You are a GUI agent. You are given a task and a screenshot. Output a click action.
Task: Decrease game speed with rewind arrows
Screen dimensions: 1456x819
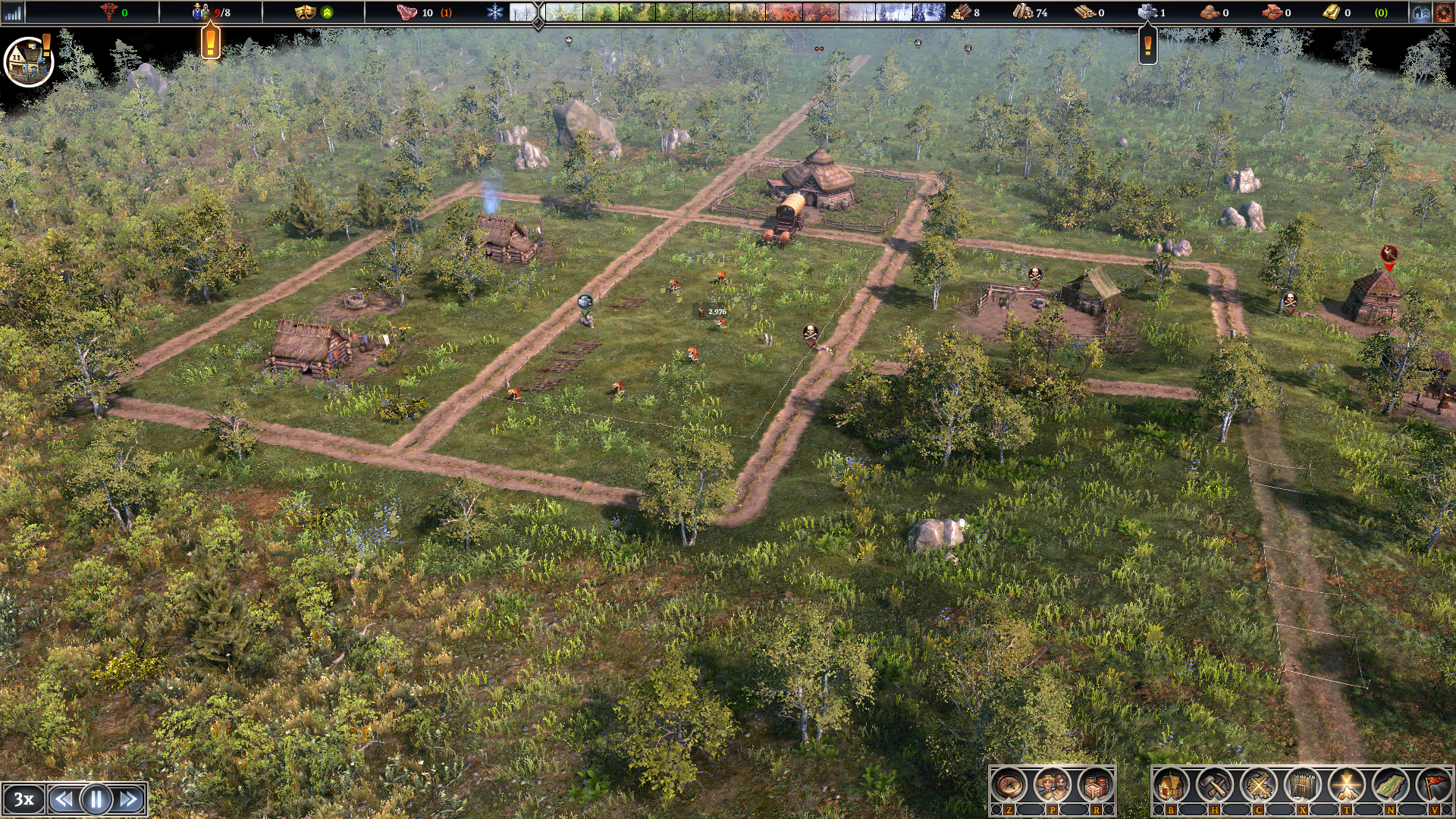coord(64,799)
